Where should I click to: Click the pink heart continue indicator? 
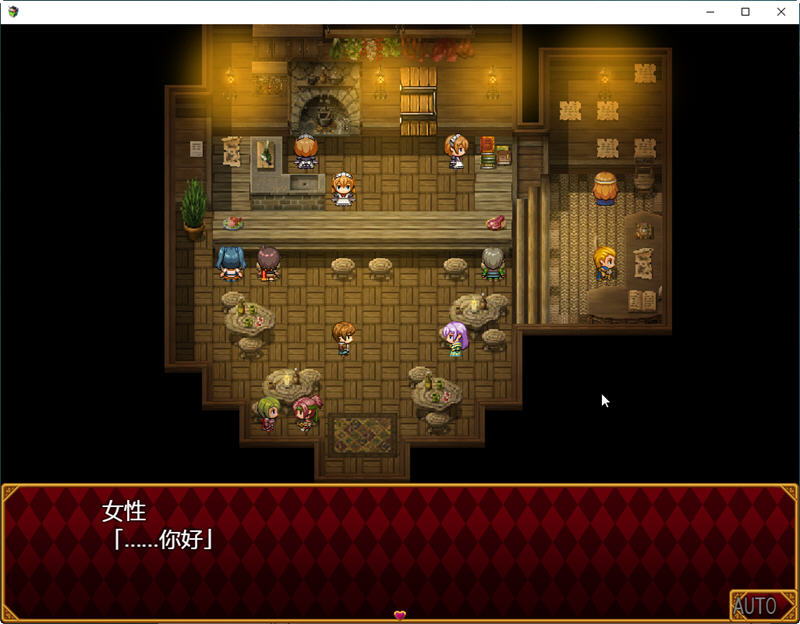point(400,615)
